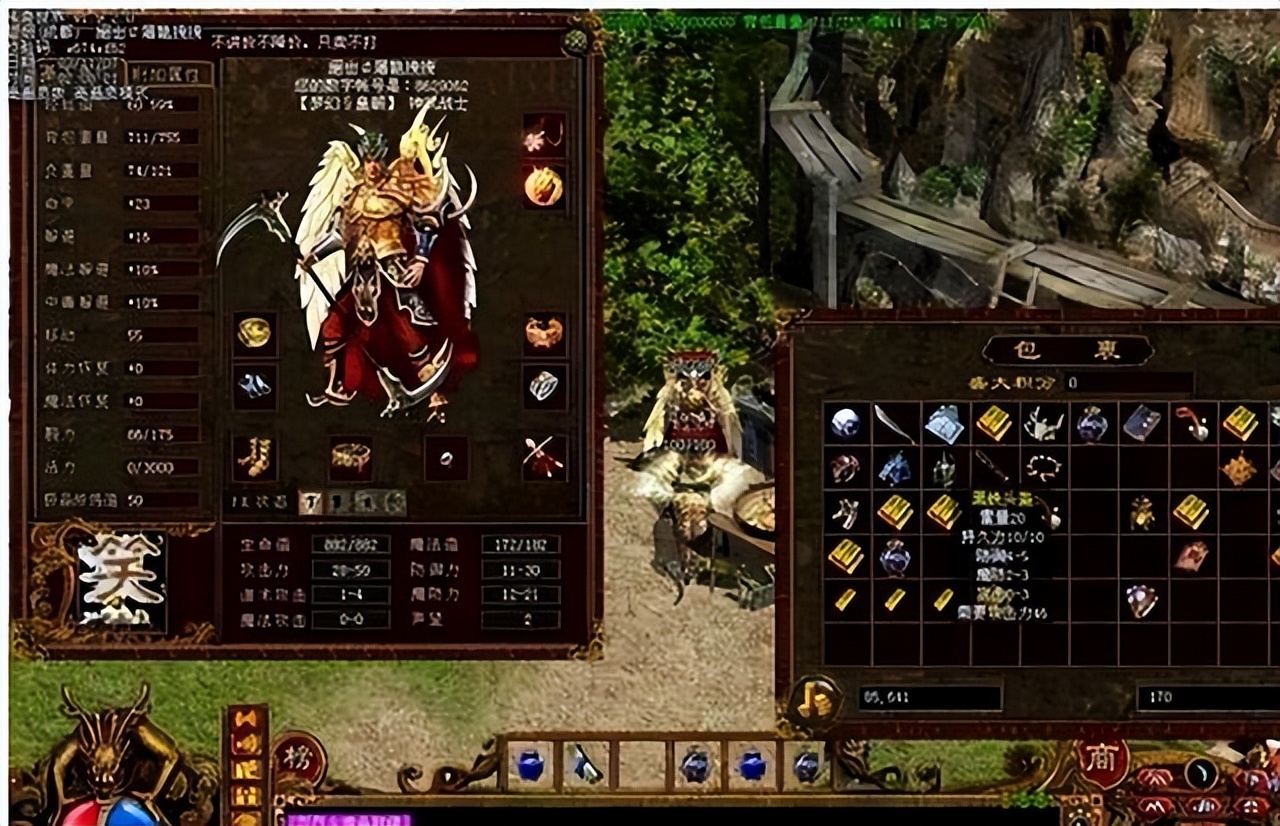The width and height of the screenshot is (1280, 826).
Task: Select the equipped blue gloves slot
Action: pyautogui.click(x=254, y=385)
